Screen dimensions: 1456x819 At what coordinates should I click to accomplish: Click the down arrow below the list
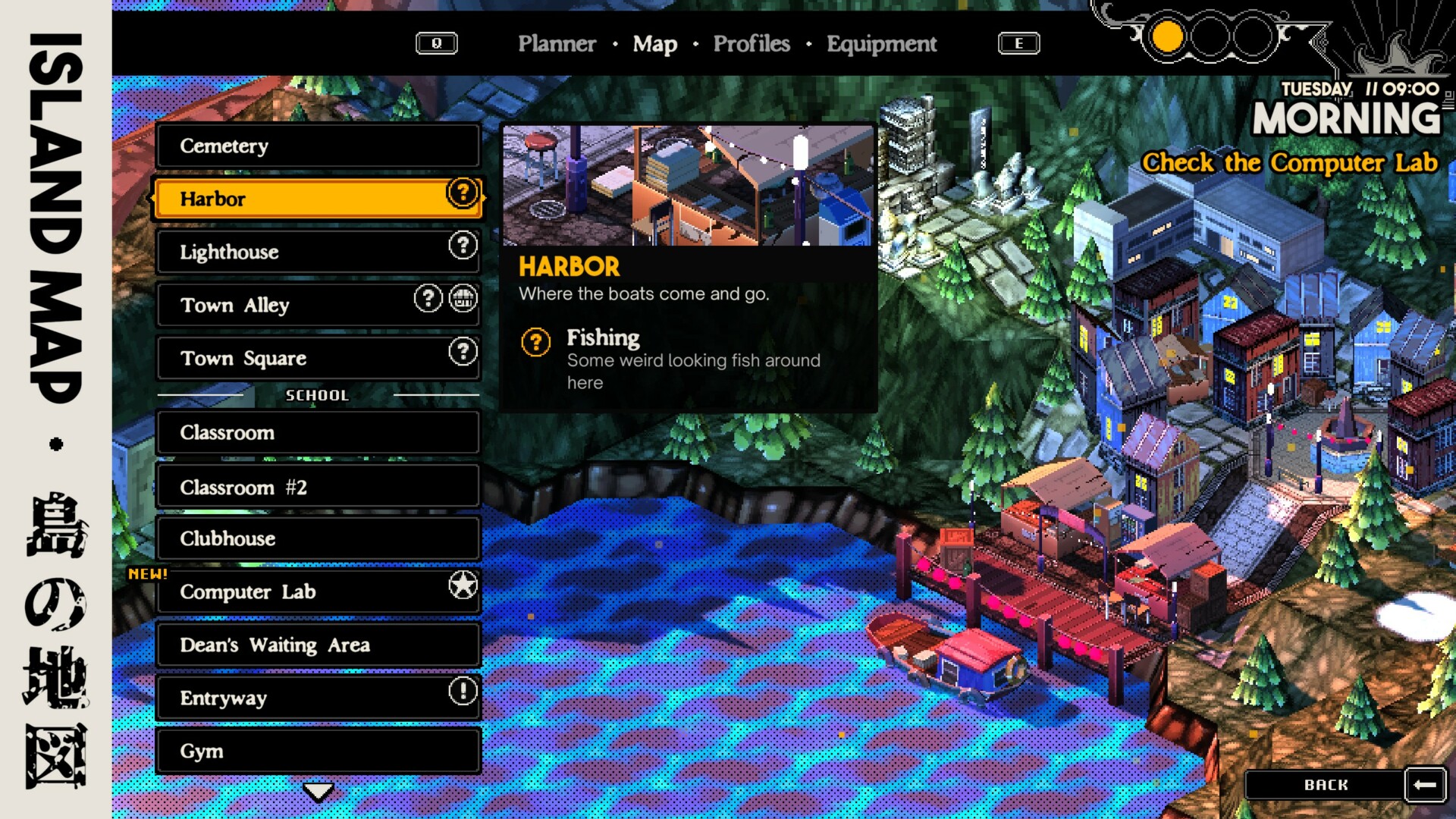tap(318, 792)
